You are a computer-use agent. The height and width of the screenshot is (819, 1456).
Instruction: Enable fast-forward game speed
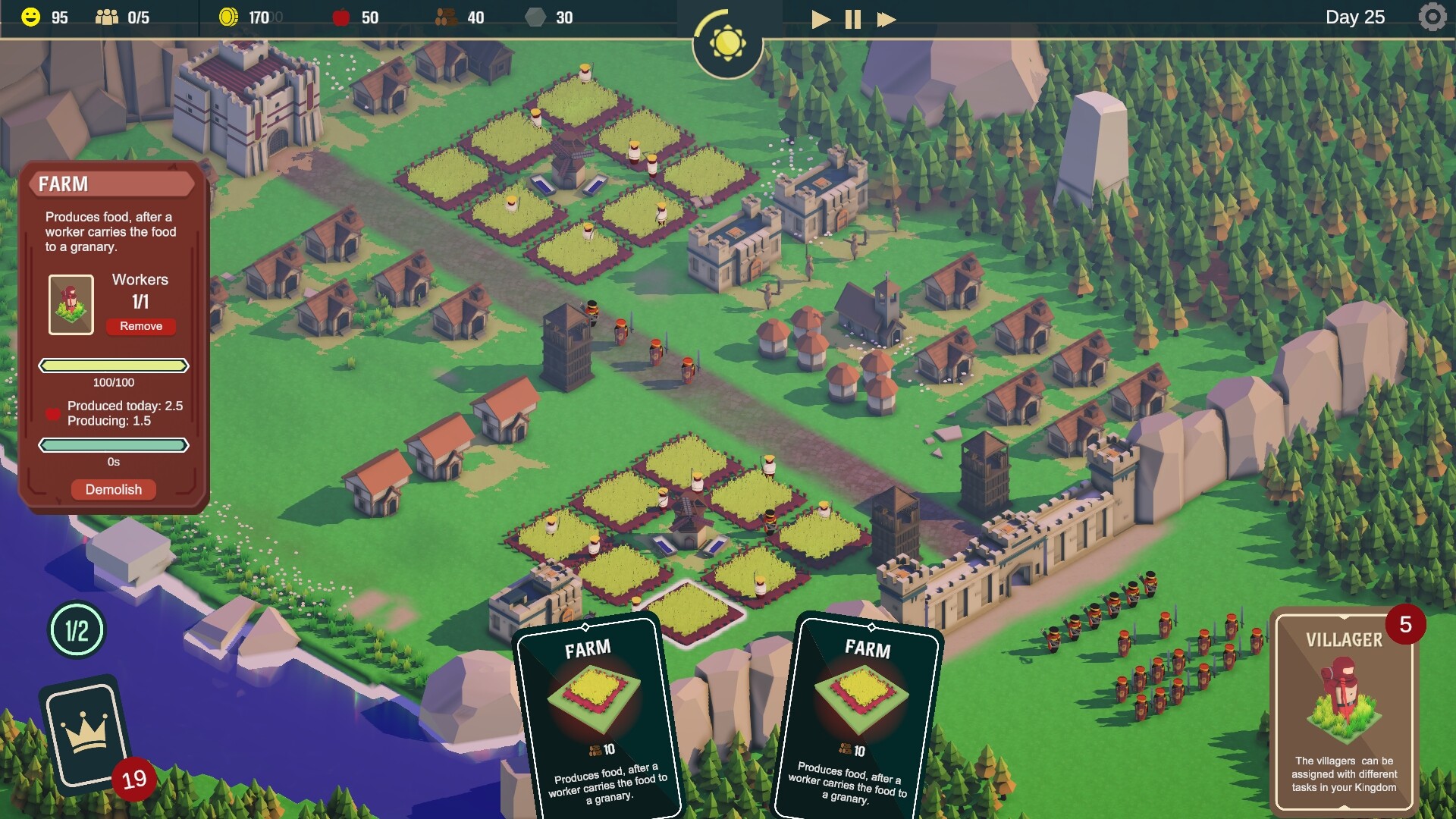[x=884, y=19]
